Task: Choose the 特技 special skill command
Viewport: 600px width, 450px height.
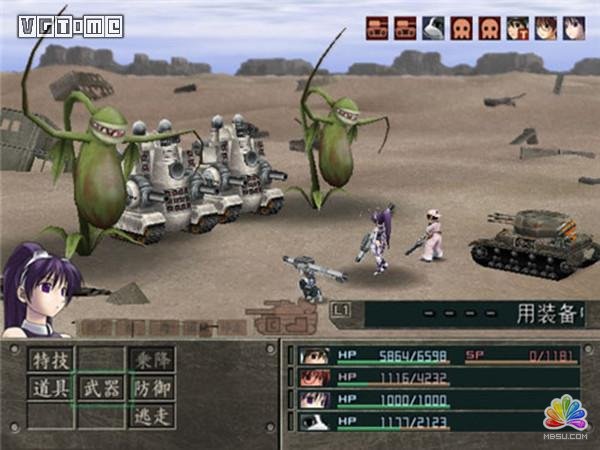Action: 51,359
